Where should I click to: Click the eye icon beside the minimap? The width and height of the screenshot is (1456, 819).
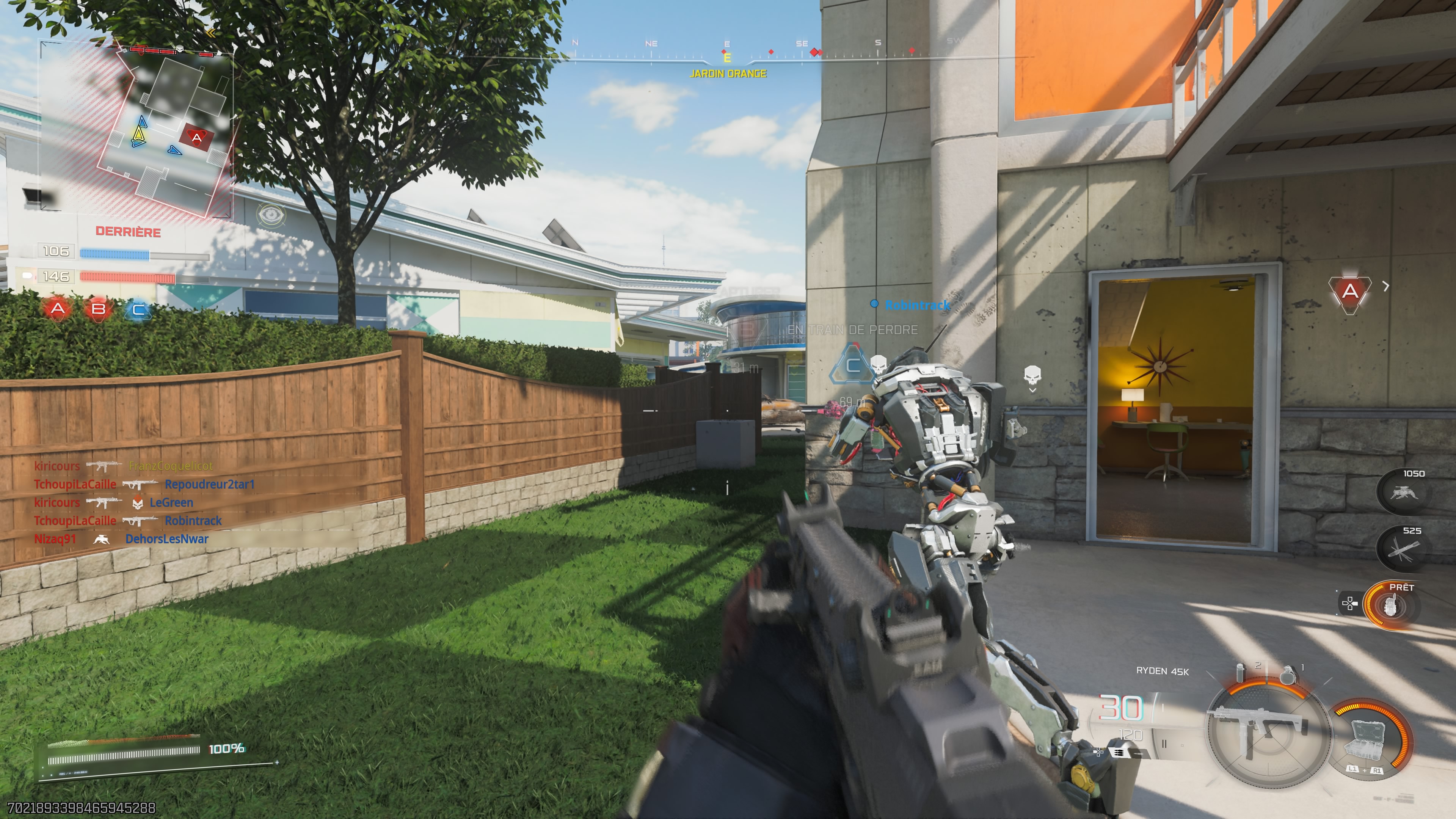pos(271,214)
